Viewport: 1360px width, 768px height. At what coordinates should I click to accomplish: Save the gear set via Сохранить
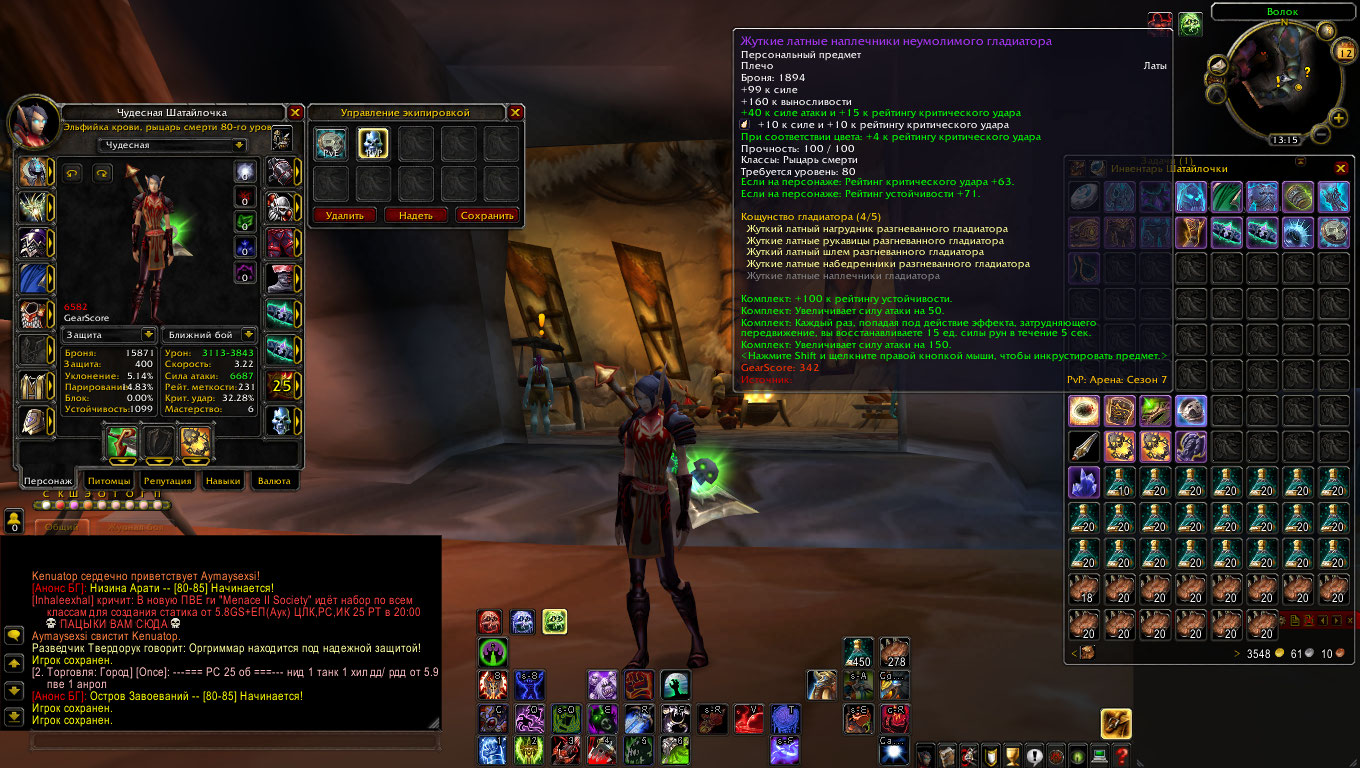pos(487,215)
